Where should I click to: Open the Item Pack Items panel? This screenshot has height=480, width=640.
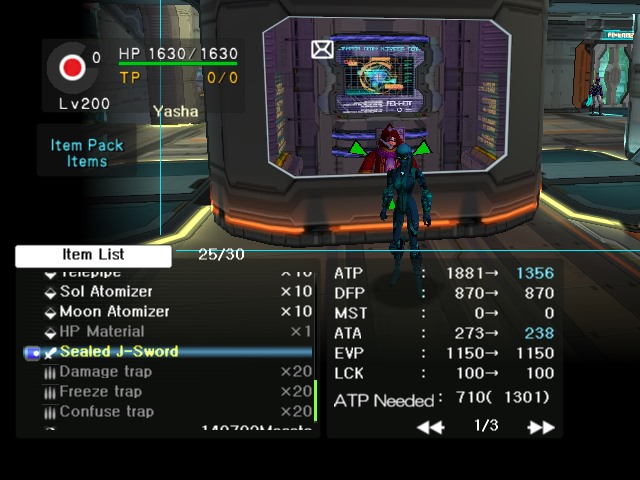pyautogui.click(x=87, y=152)
